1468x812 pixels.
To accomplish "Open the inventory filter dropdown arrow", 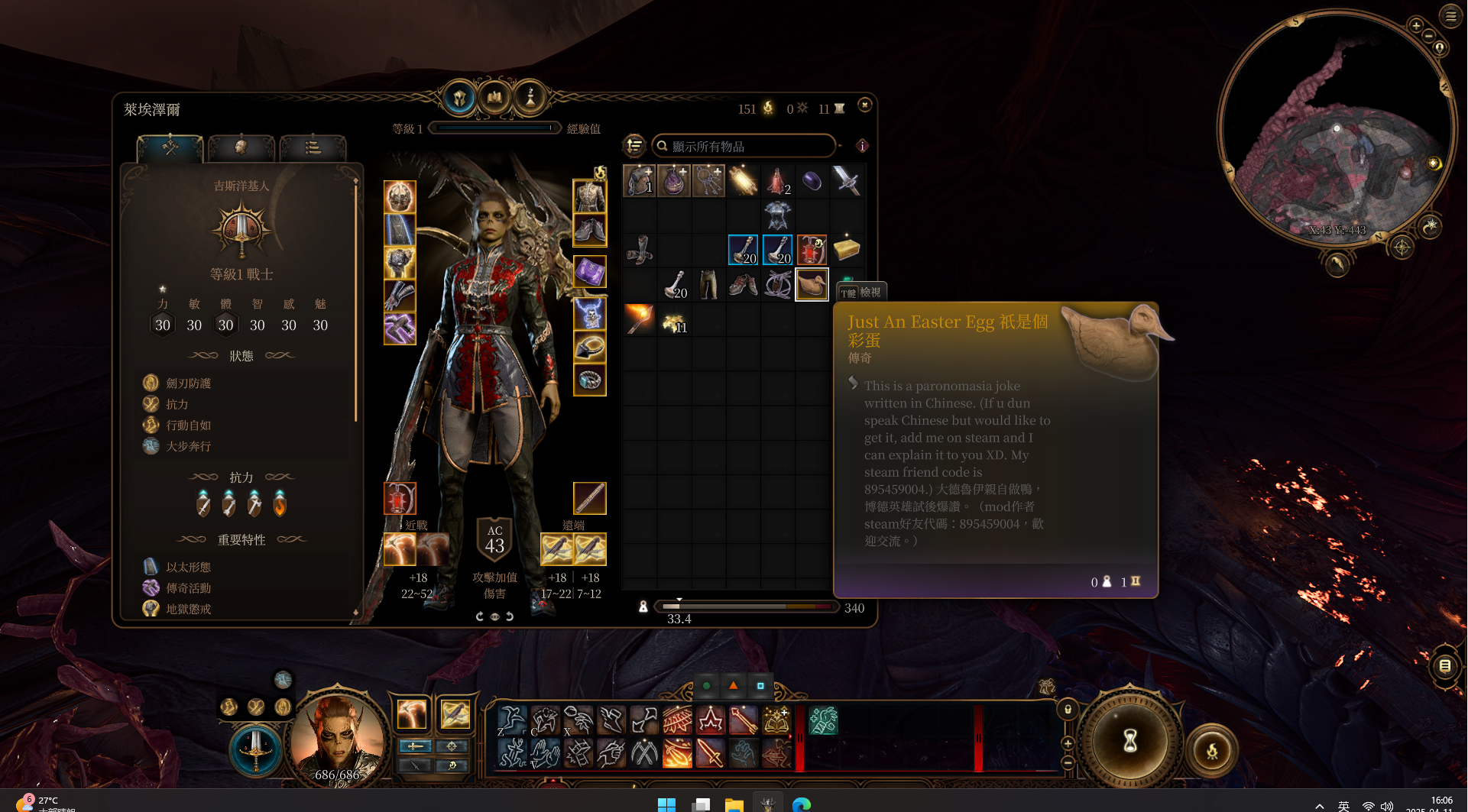I will tap(839, 146).
